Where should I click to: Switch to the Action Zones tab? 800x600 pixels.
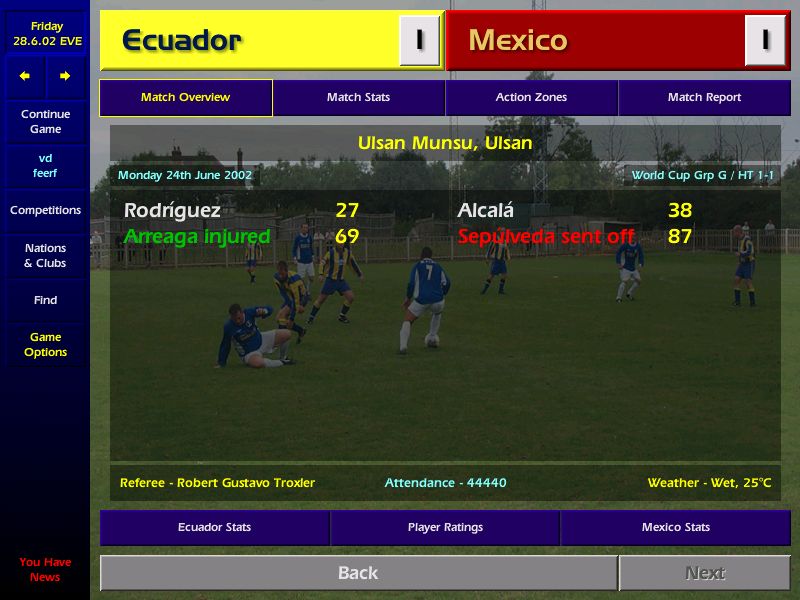tap(531, 98)
